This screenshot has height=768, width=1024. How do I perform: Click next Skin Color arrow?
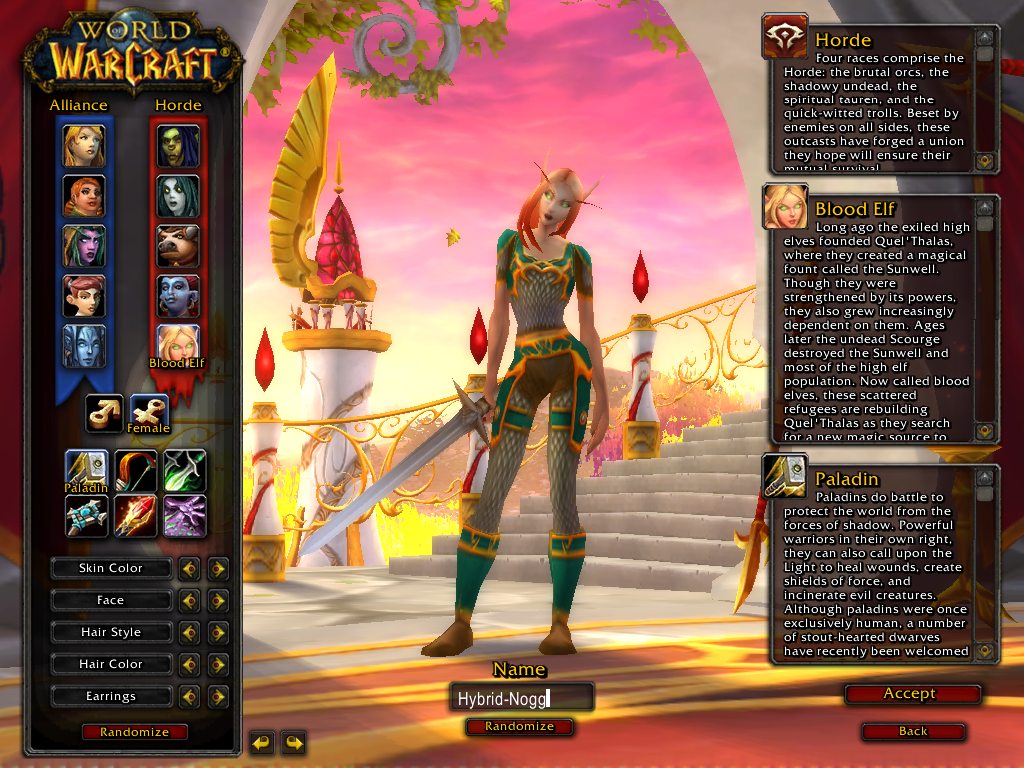coord(217,569)
